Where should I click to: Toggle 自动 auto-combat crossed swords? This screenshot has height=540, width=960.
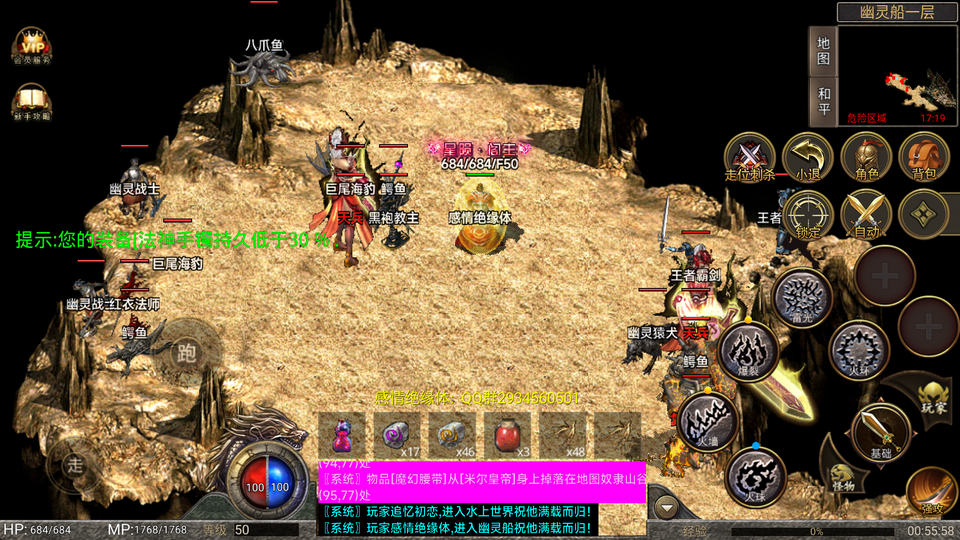pyautogui.click(x=866, y=214)
